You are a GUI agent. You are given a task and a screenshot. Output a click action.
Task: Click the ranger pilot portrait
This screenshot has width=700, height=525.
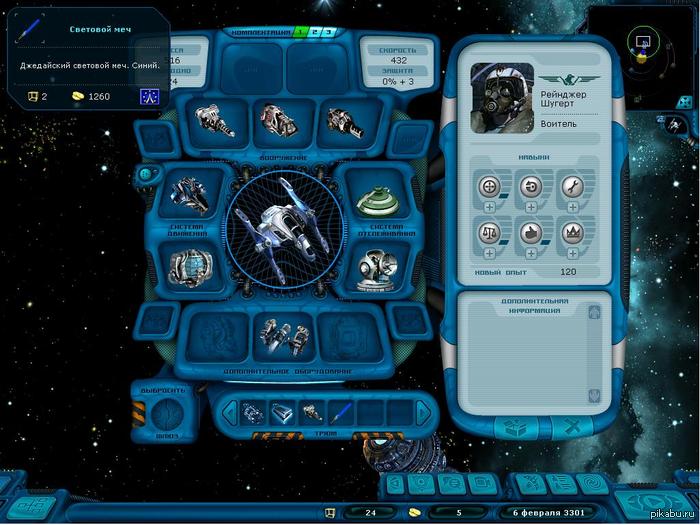(502, 98)
